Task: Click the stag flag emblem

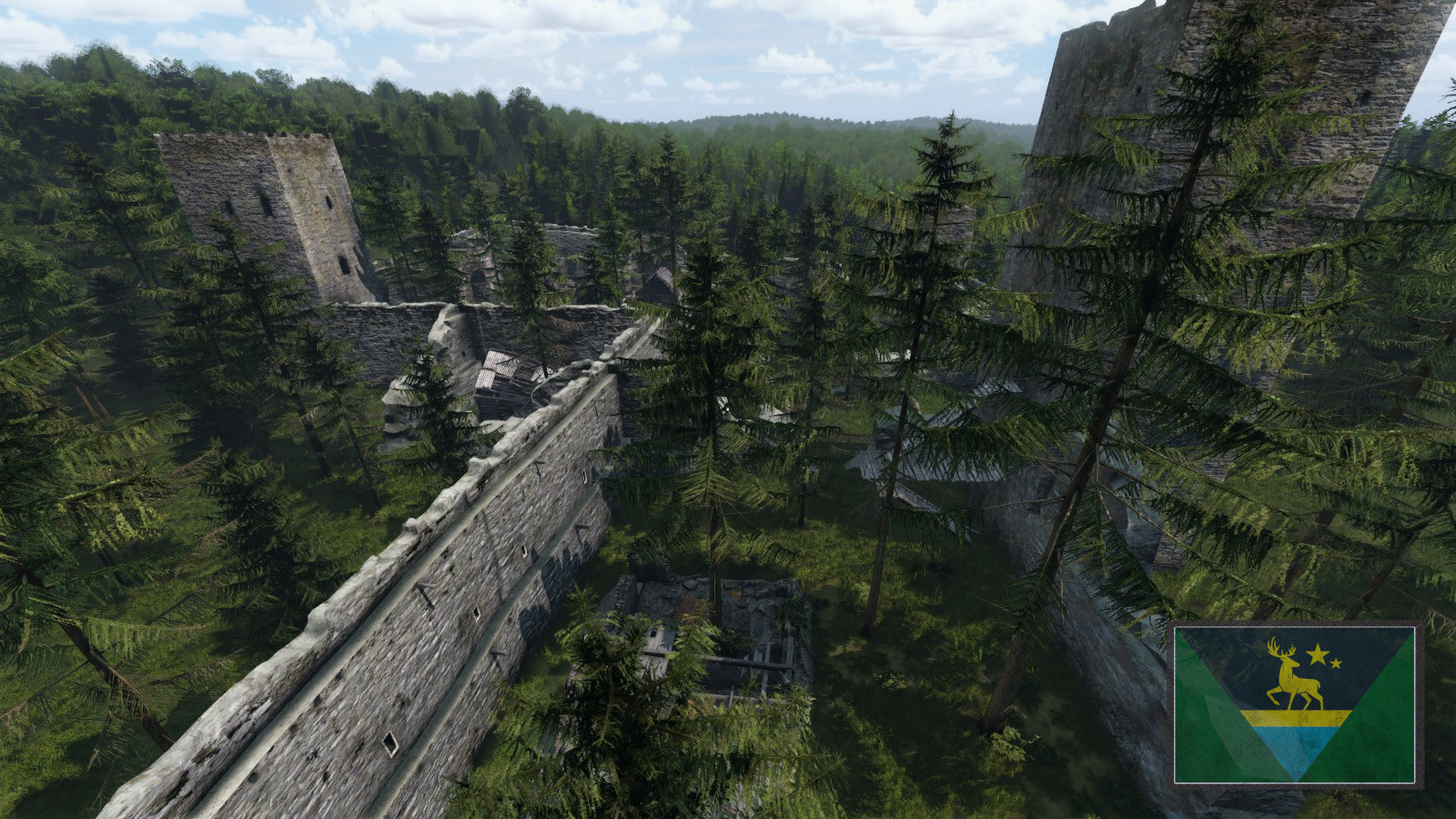Action: pyautogui.click(x=1295, y=704)
